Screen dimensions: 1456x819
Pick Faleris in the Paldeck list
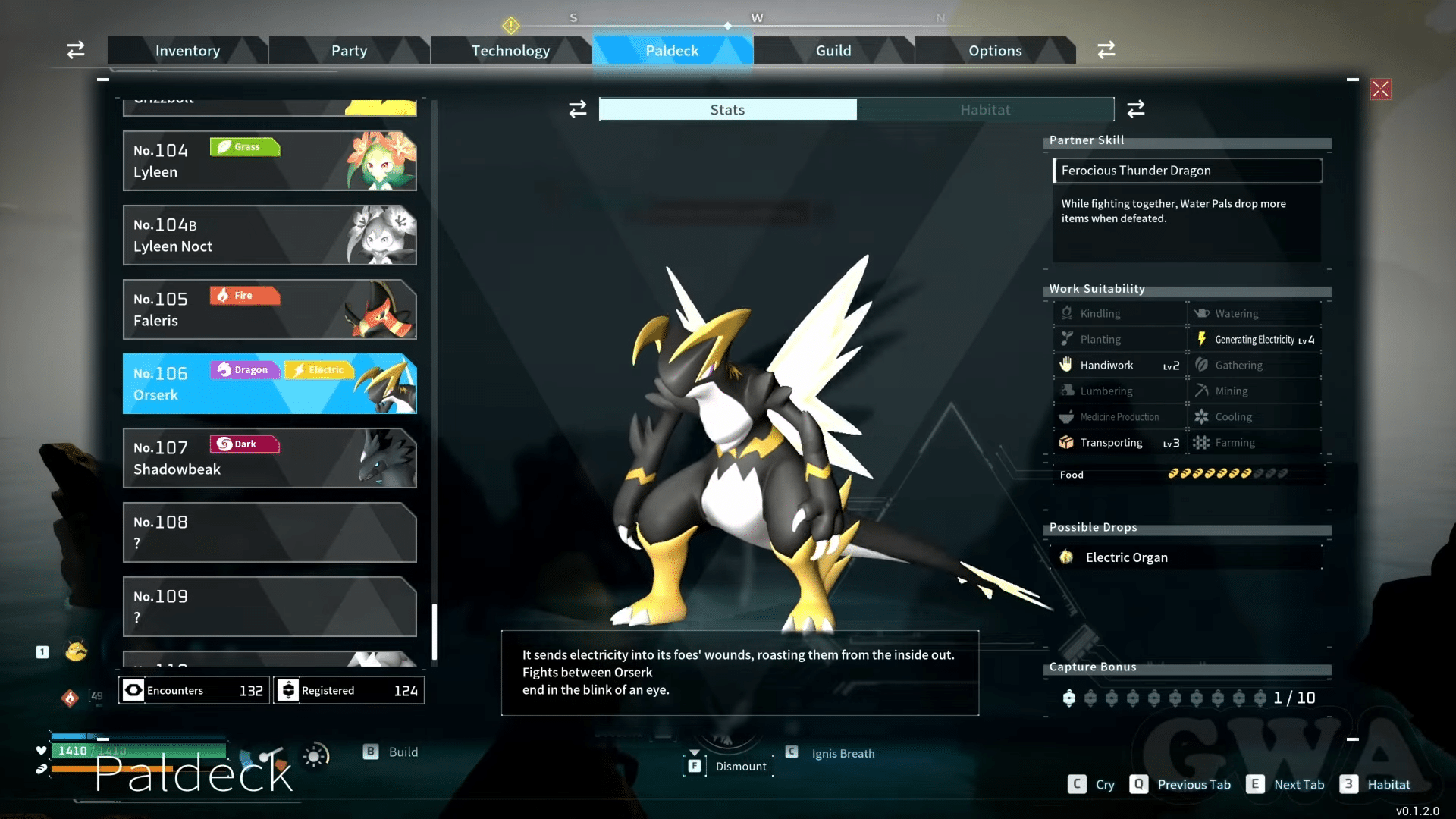[x=269, y=309]
